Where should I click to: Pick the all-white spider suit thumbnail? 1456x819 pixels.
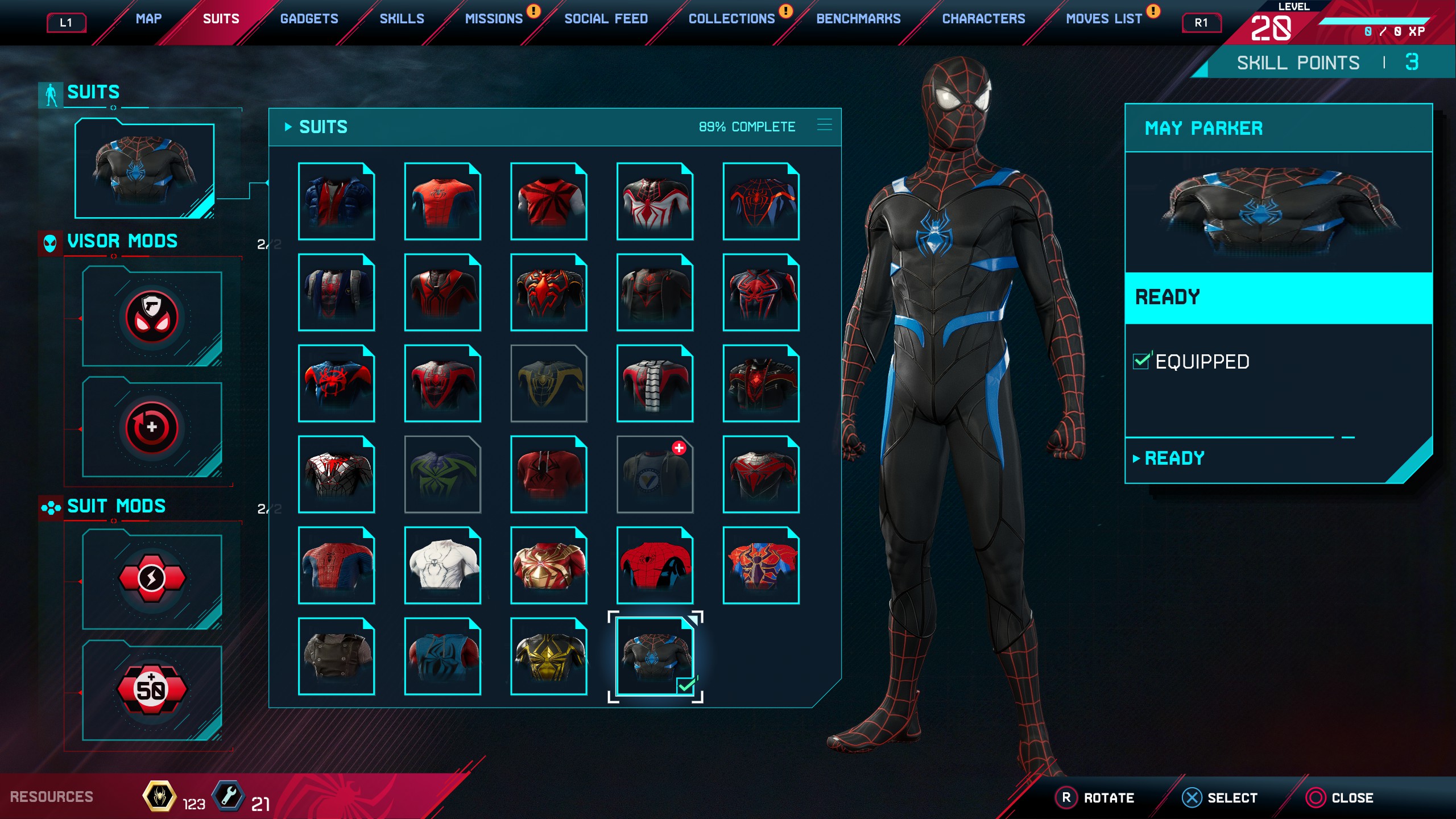[x=442, y=565]
